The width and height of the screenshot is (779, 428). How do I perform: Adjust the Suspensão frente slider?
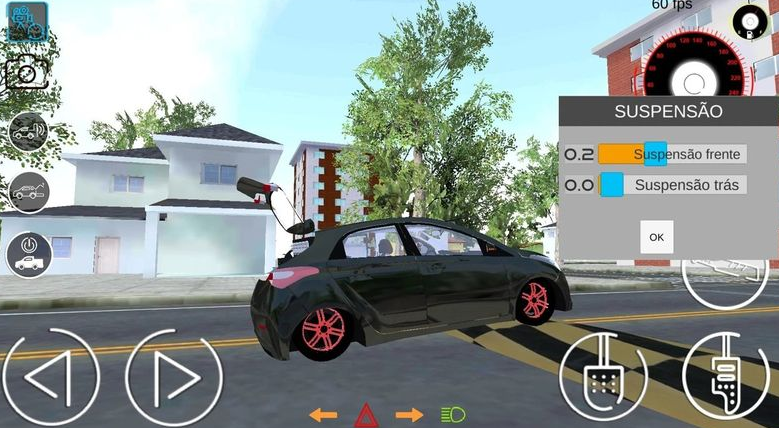click(655, 154)
